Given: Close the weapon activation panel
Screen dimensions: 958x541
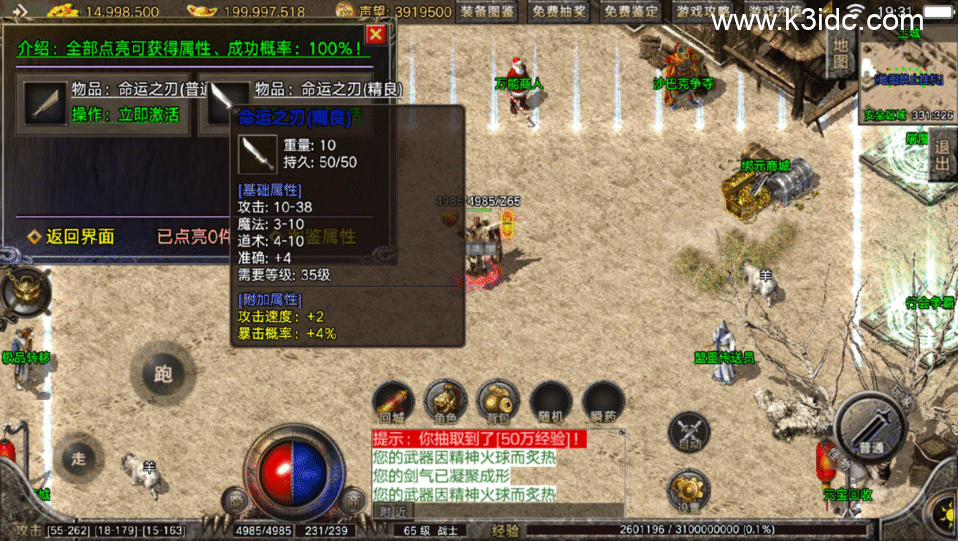Looking at the screenshot, I should coord(375,35).
